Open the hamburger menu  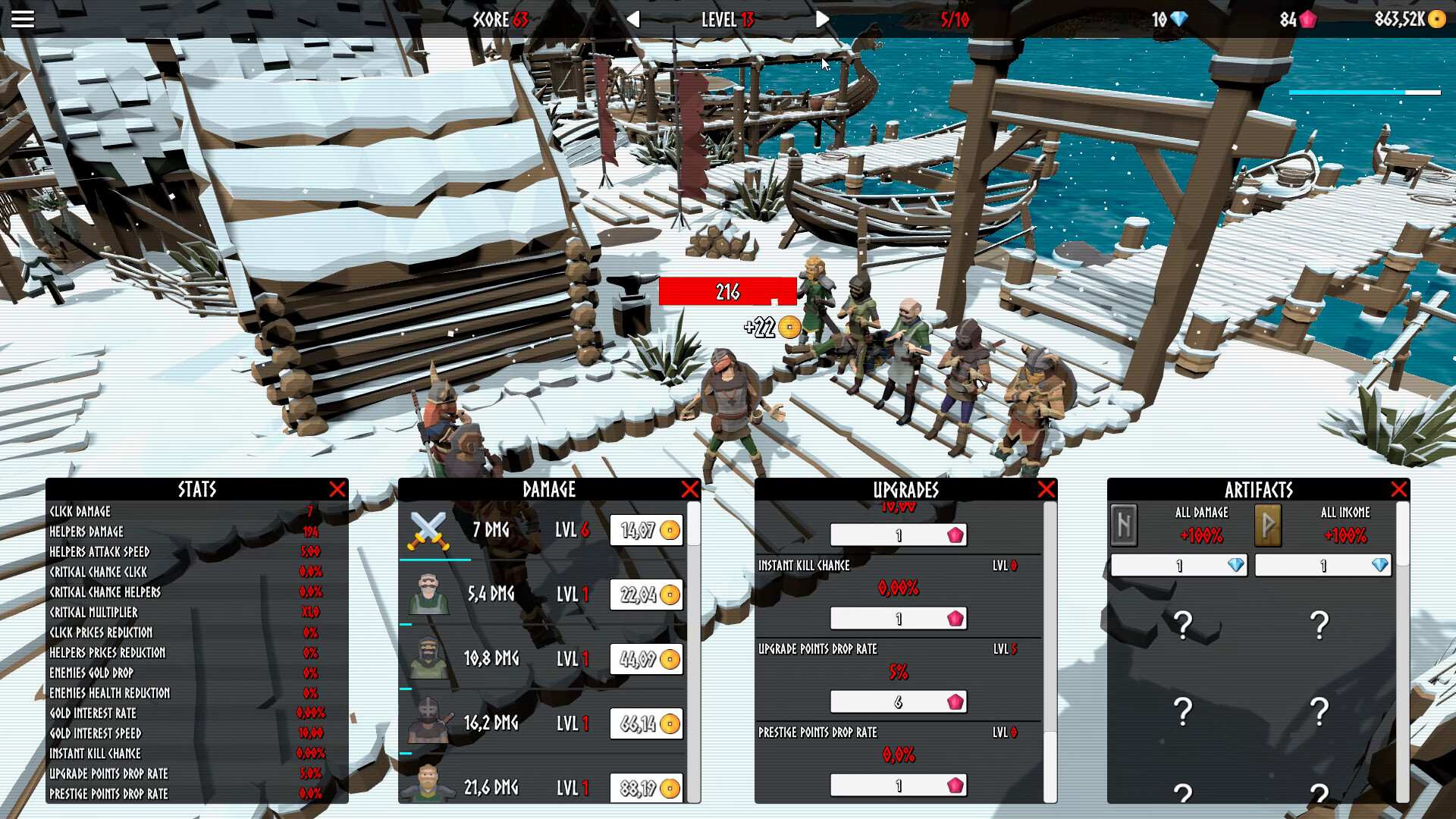coord(22,19)
